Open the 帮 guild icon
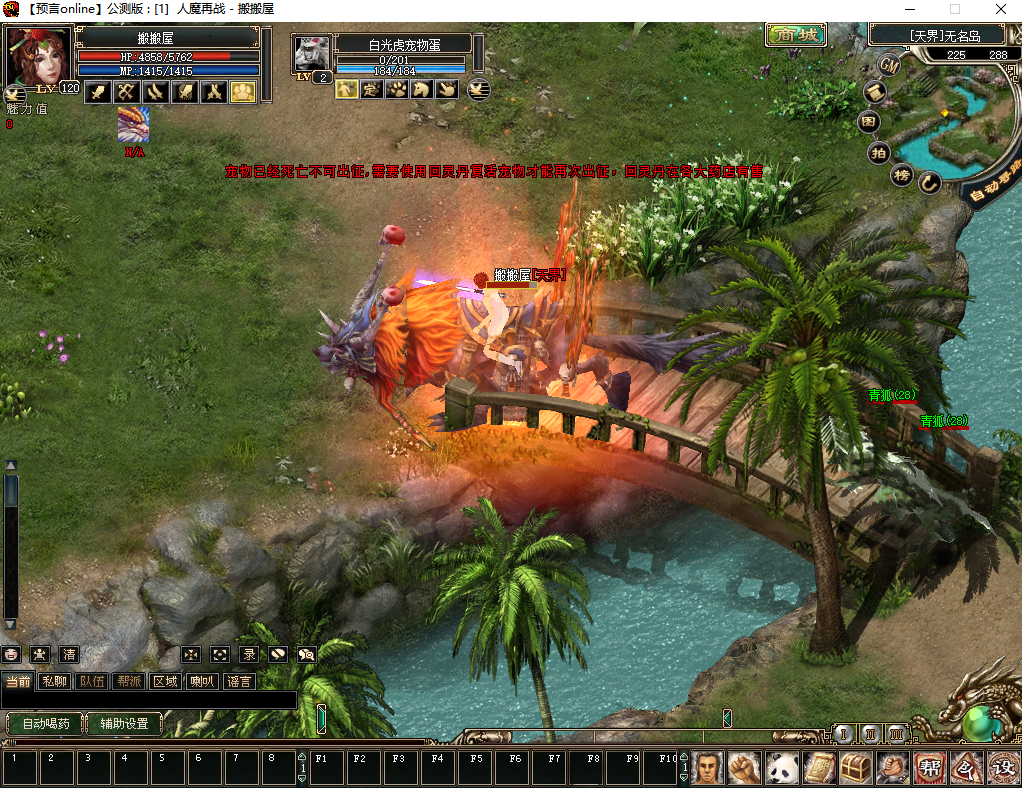The height and width of the screenshot is (788, 1022). point(929,768)
